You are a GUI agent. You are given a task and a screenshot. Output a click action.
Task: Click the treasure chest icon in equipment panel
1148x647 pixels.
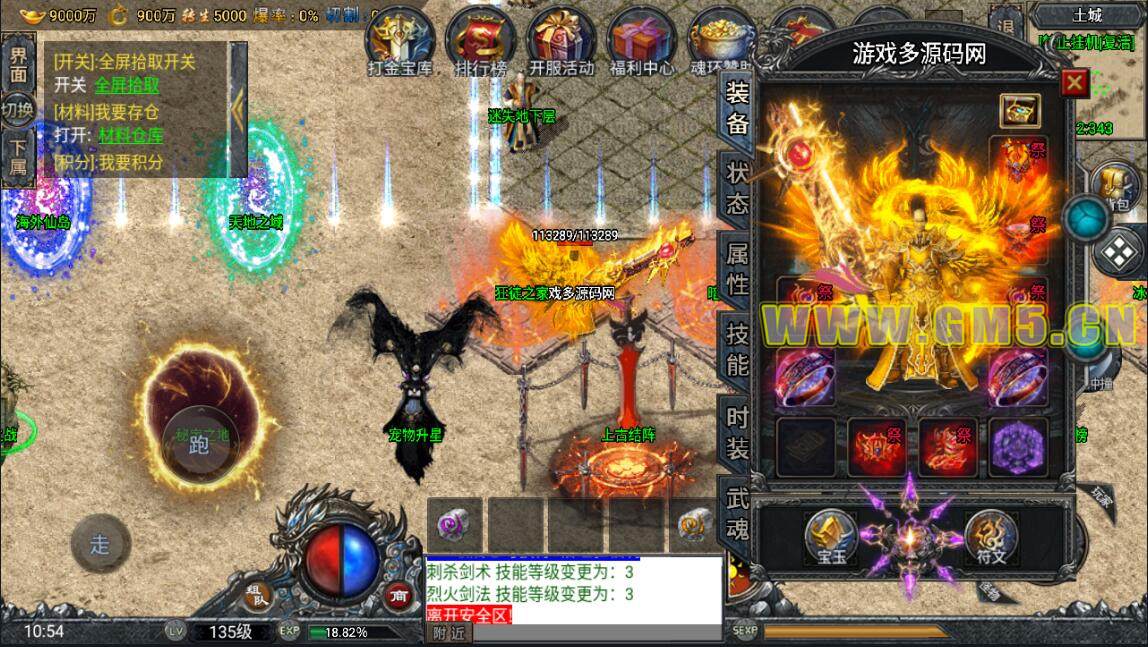pos(1020,110)
